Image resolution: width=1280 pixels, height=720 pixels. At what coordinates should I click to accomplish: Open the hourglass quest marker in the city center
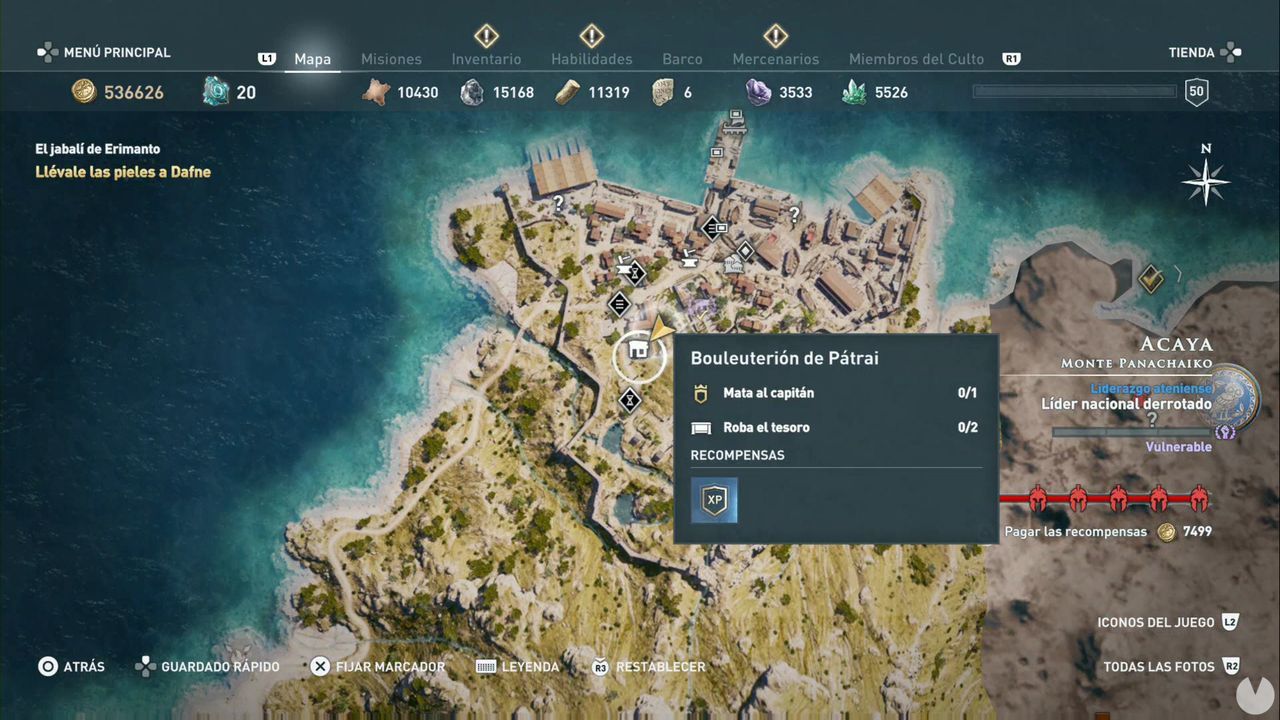tap(634, 273)
